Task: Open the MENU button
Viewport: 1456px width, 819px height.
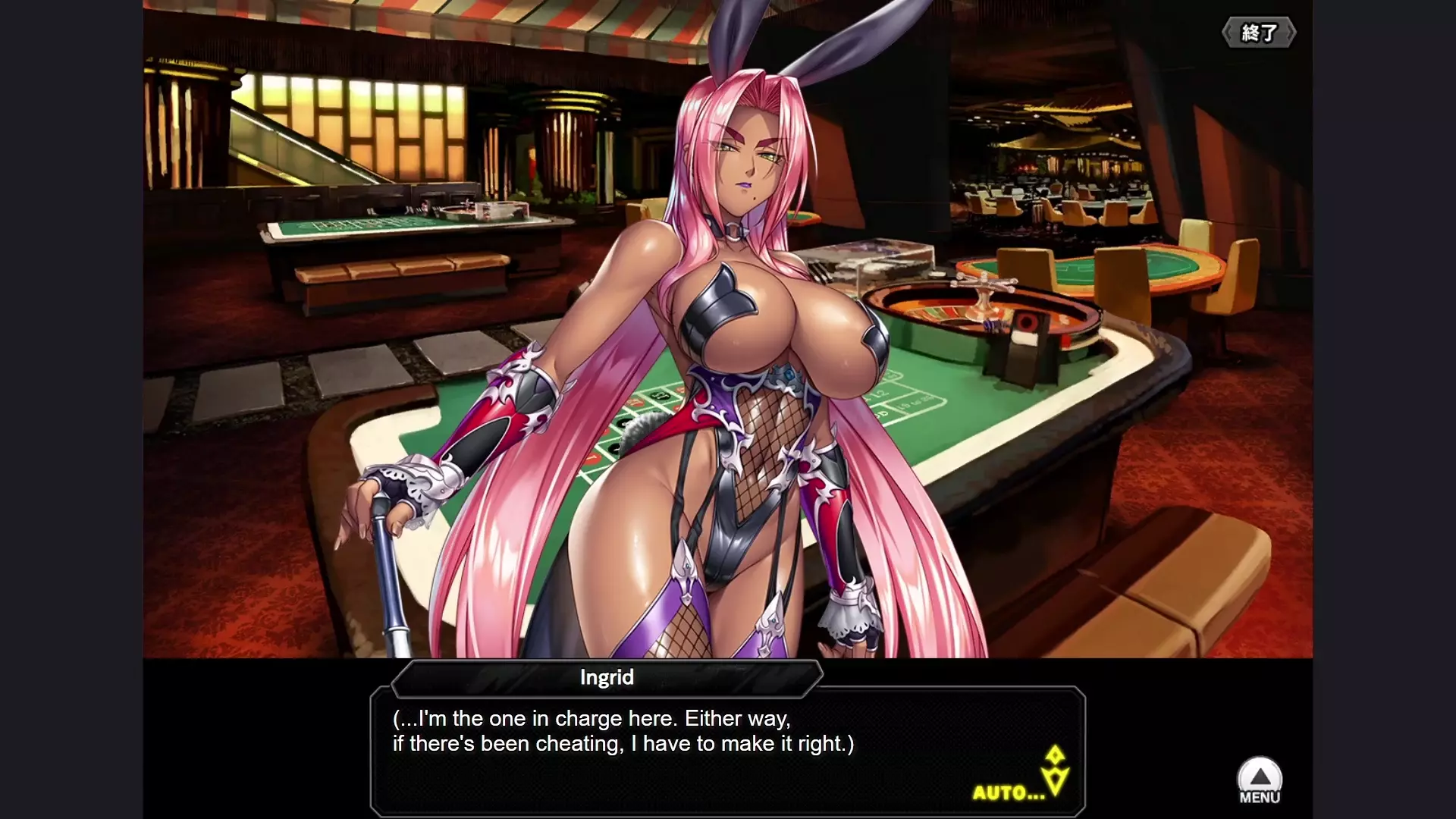Action: pos(1259,781)
